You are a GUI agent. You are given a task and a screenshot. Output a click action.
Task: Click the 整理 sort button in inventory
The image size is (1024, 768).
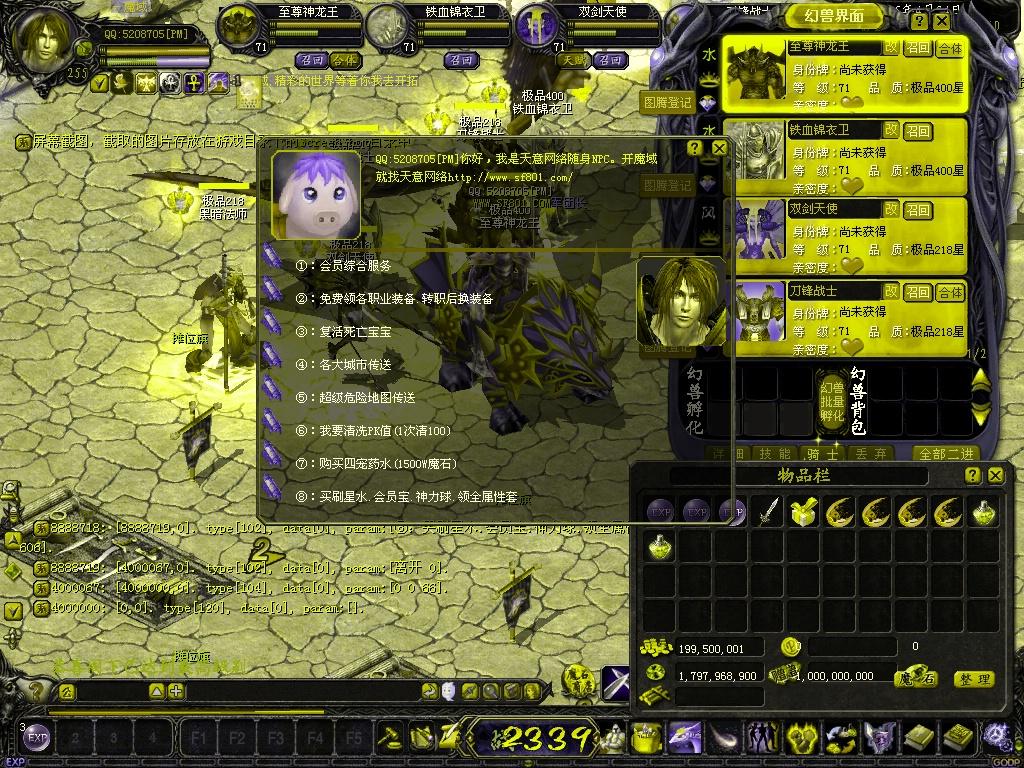973,679
